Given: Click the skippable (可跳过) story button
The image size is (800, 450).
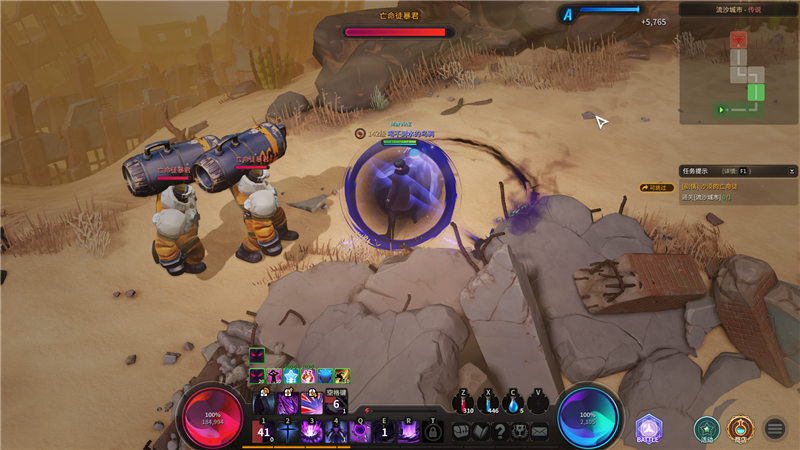Looking at the screenshot, I should (658, 187).
